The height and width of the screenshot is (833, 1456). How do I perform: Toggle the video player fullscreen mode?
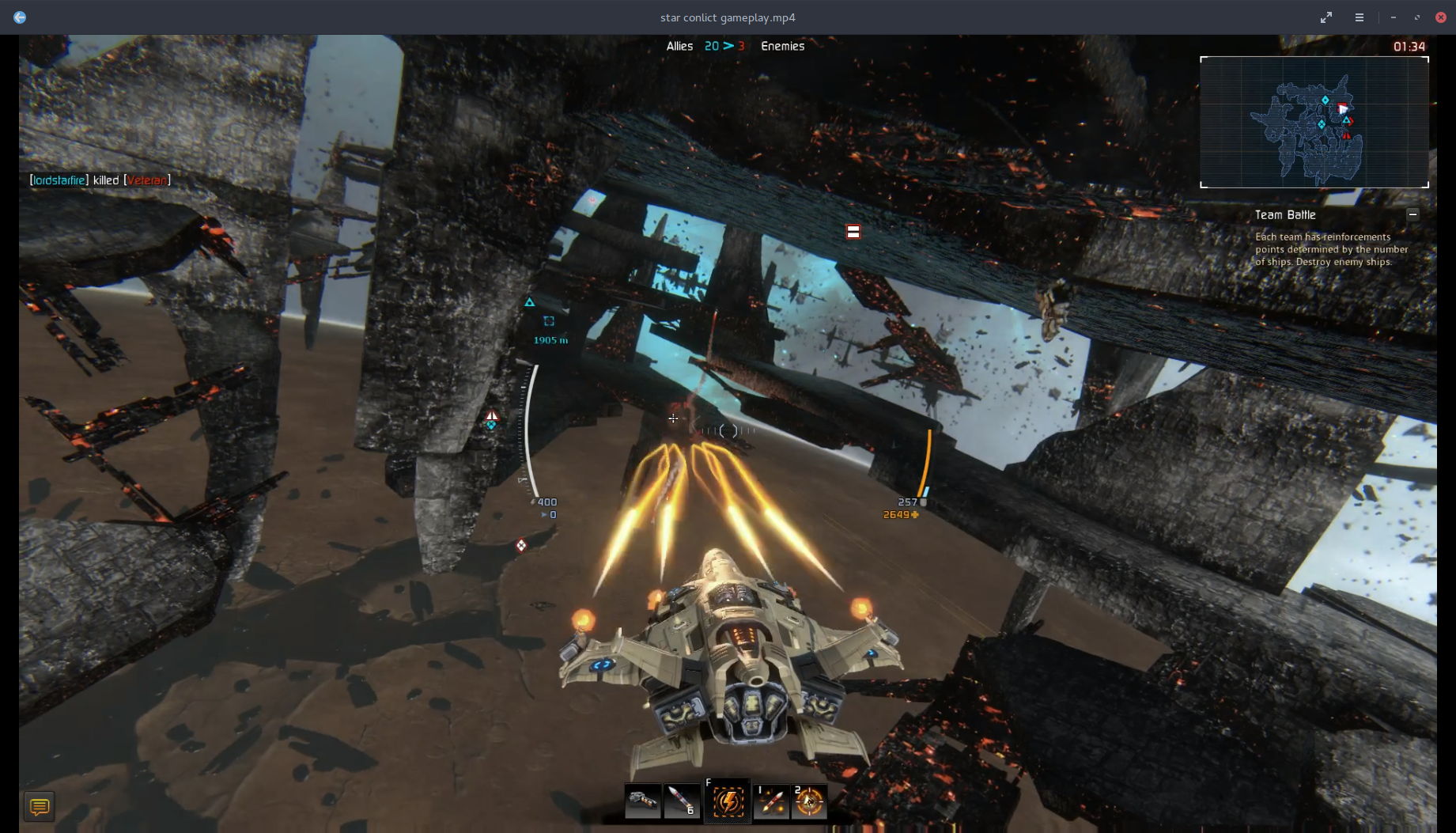[x=1326, y=17]
